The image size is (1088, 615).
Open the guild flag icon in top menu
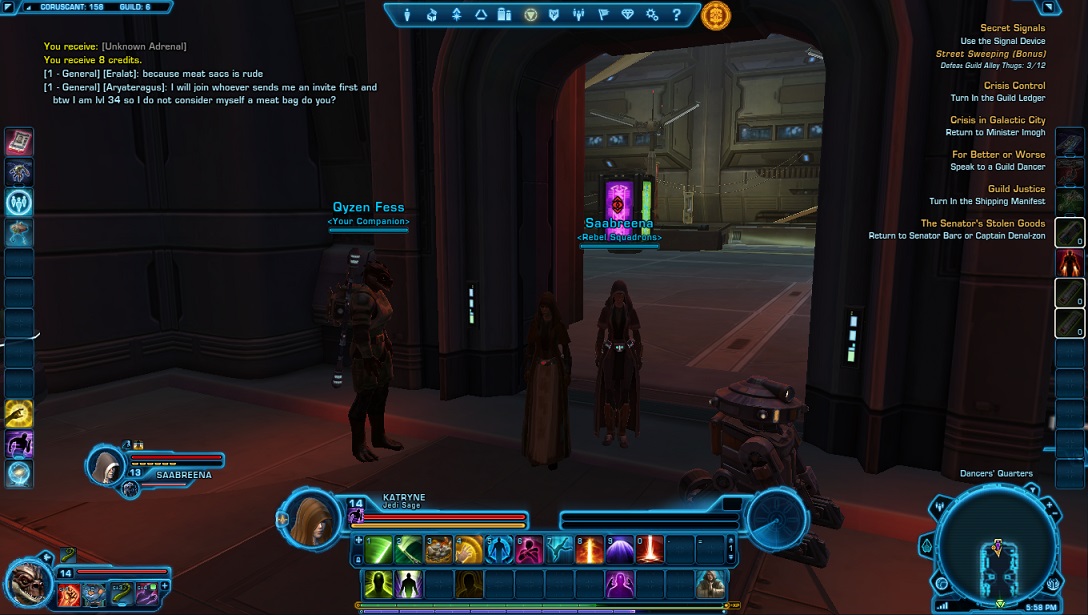[603, 15]
